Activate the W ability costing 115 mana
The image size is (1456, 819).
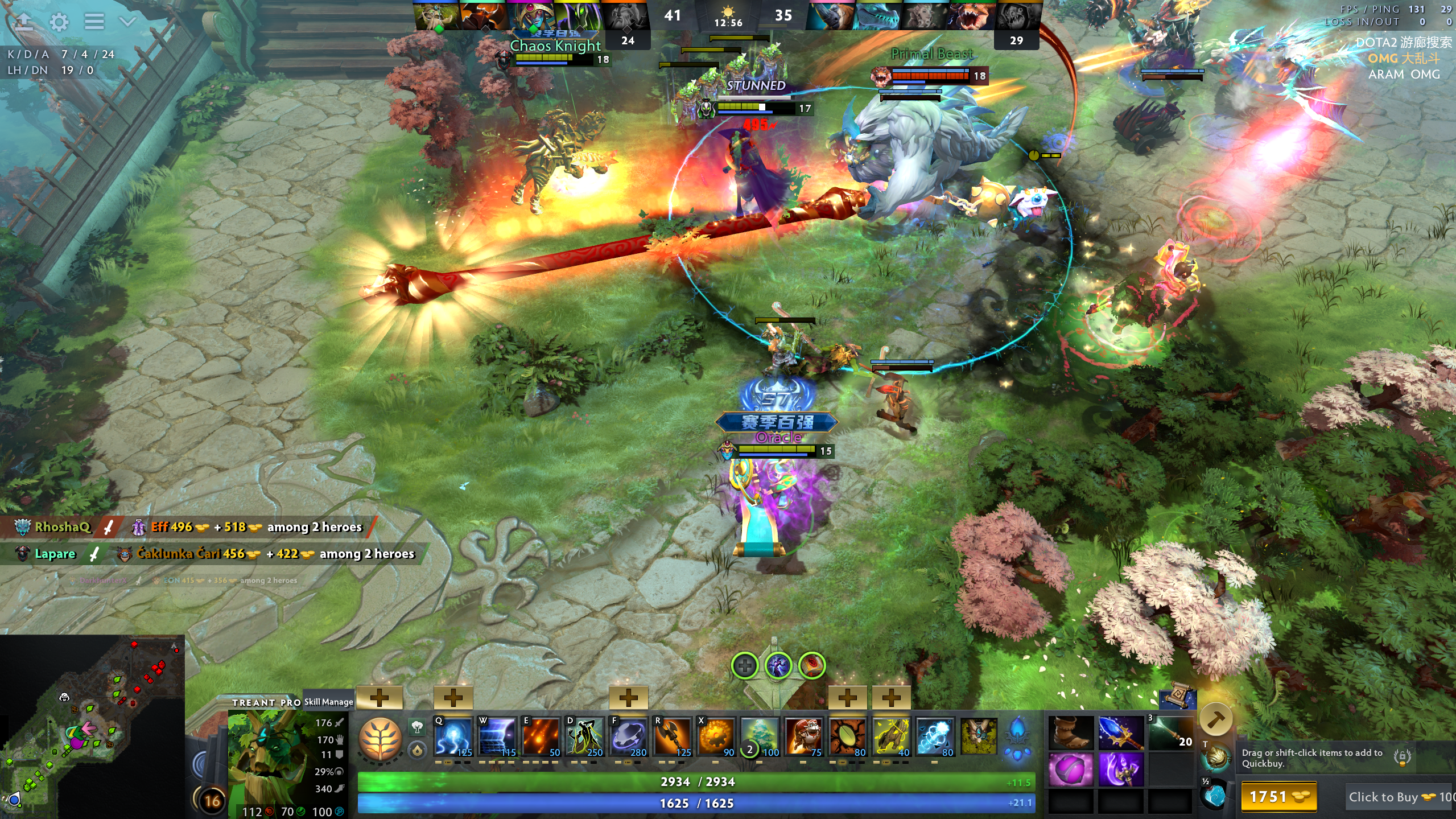click(497, 736)
